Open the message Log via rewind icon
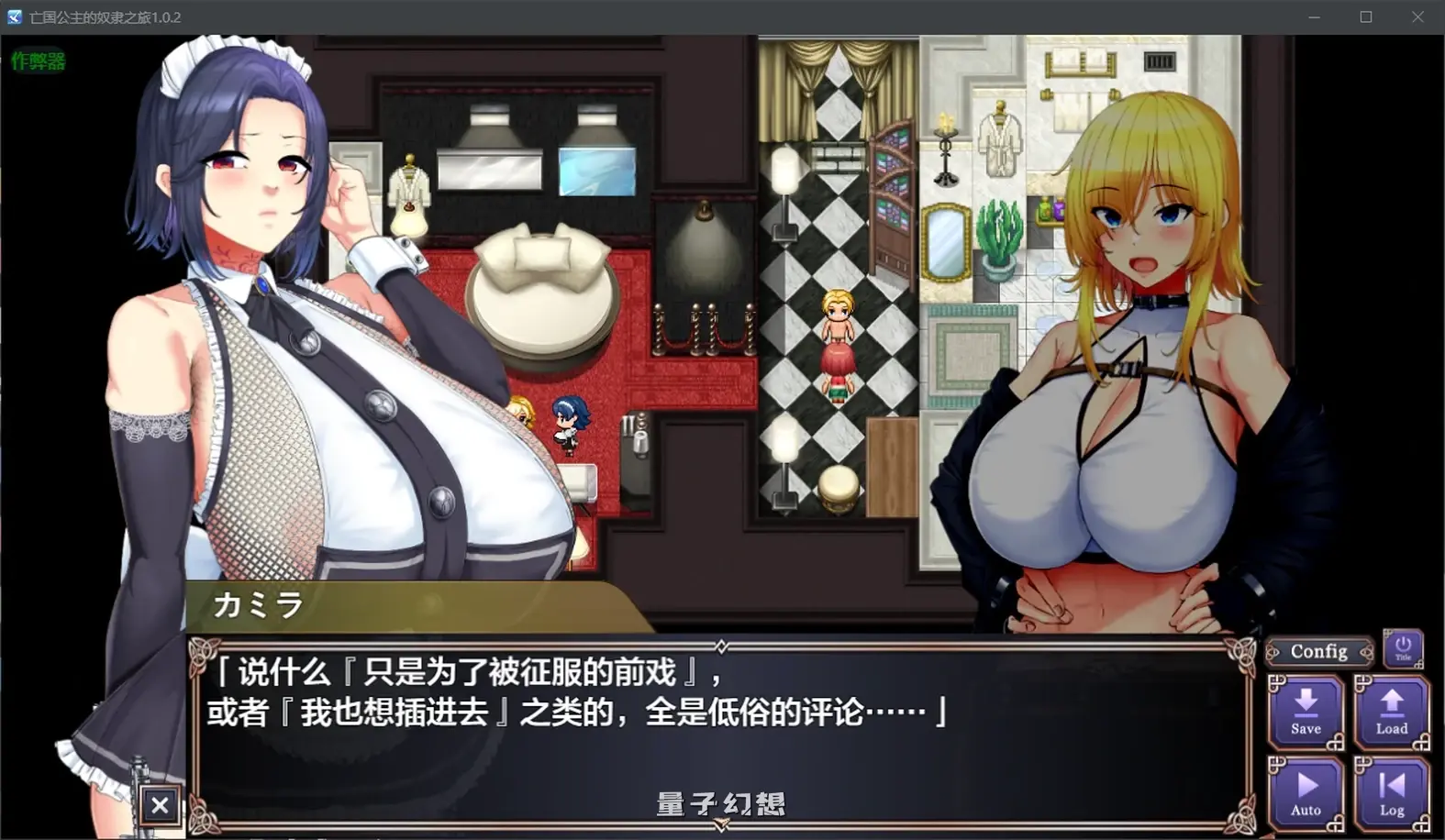Screen dimensions: 1445x840 tap(1391, 784)
